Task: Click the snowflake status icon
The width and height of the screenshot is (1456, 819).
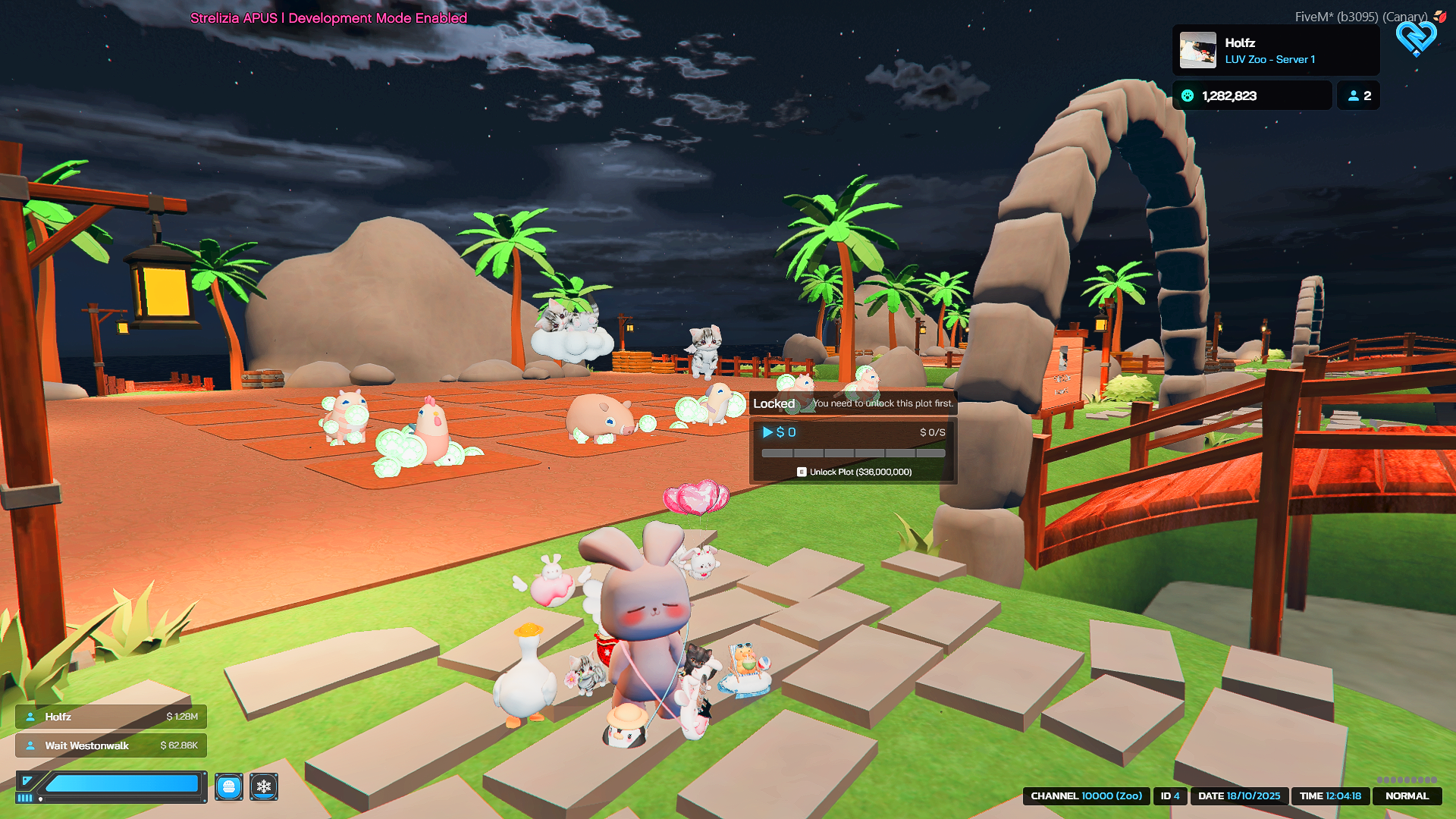Action: 264,786
